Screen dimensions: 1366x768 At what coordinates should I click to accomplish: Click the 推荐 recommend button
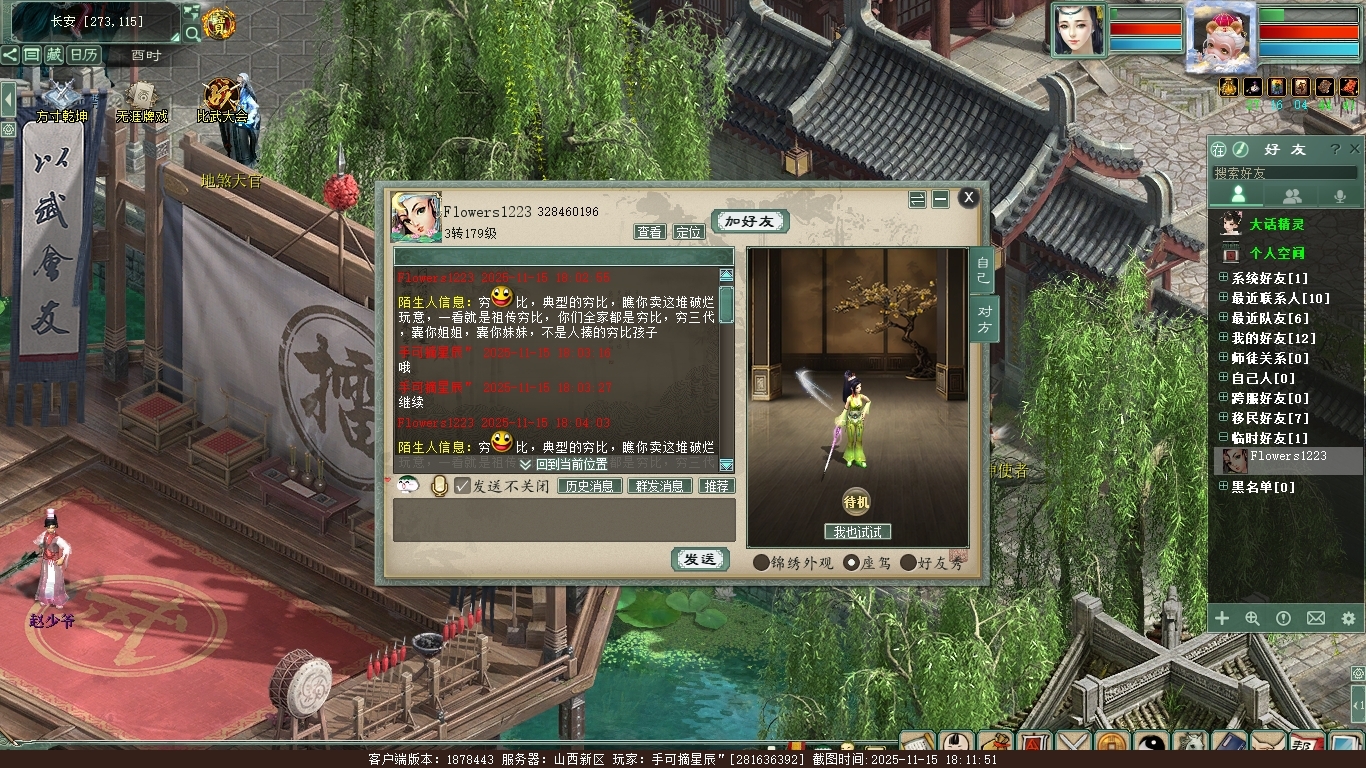tap(715, 486)
